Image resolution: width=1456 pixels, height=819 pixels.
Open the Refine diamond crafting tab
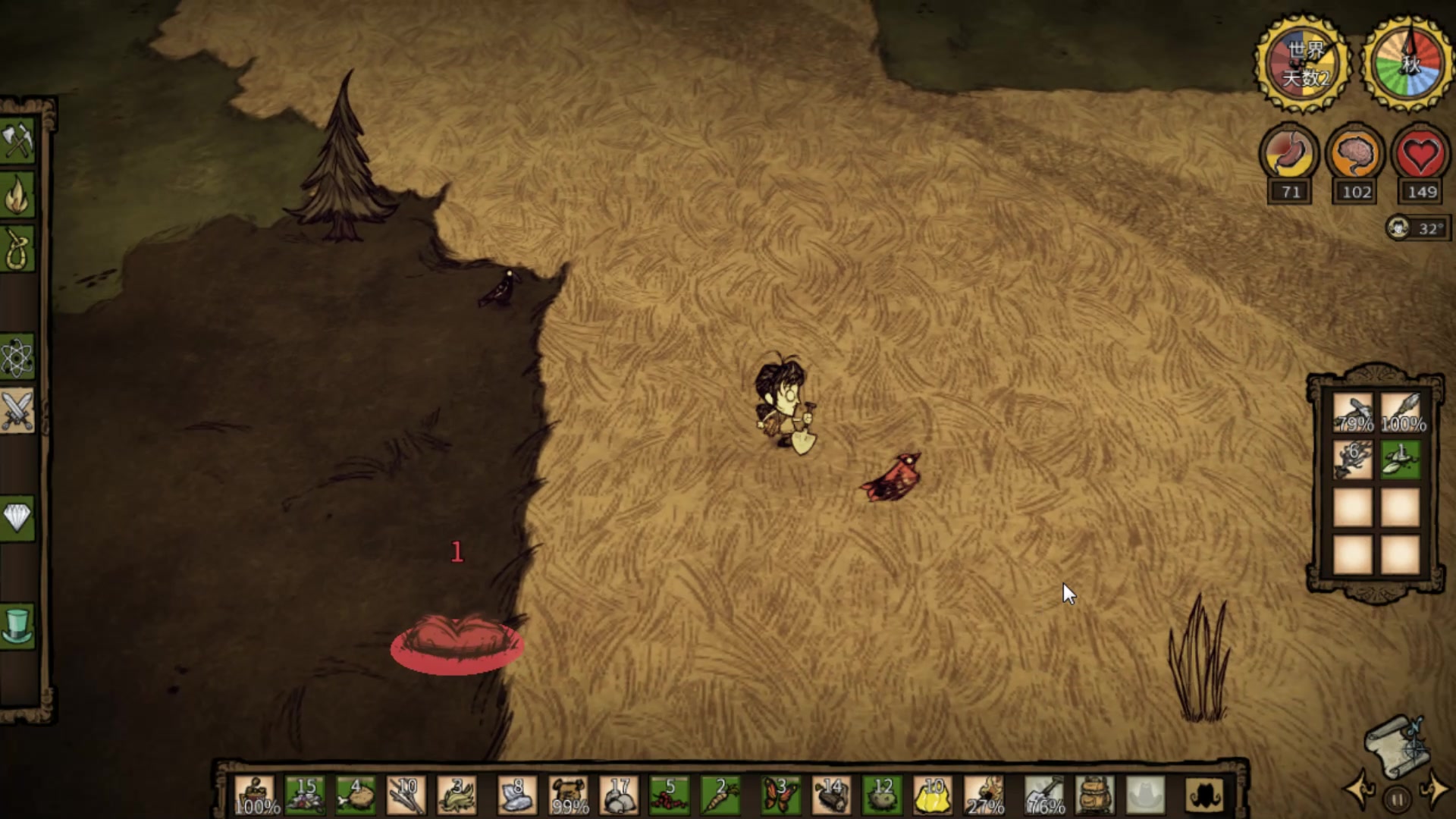coord(17,519)
